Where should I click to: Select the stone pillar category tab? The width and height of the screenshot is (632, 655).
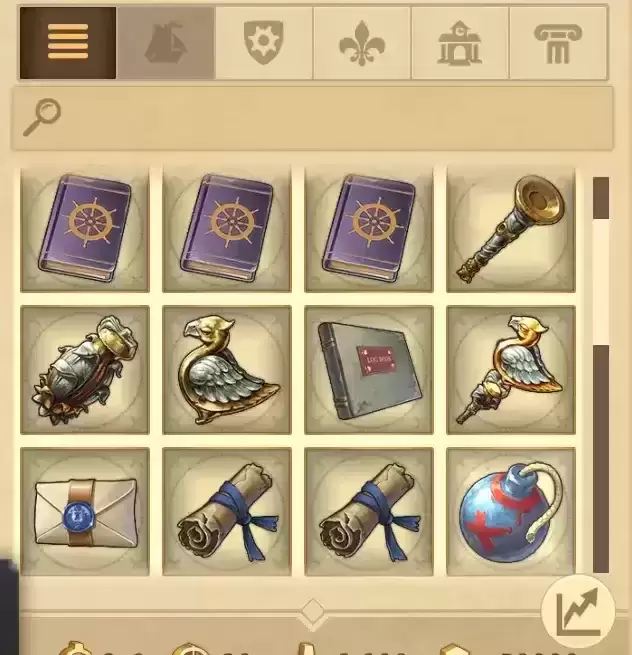pos(558,43)
